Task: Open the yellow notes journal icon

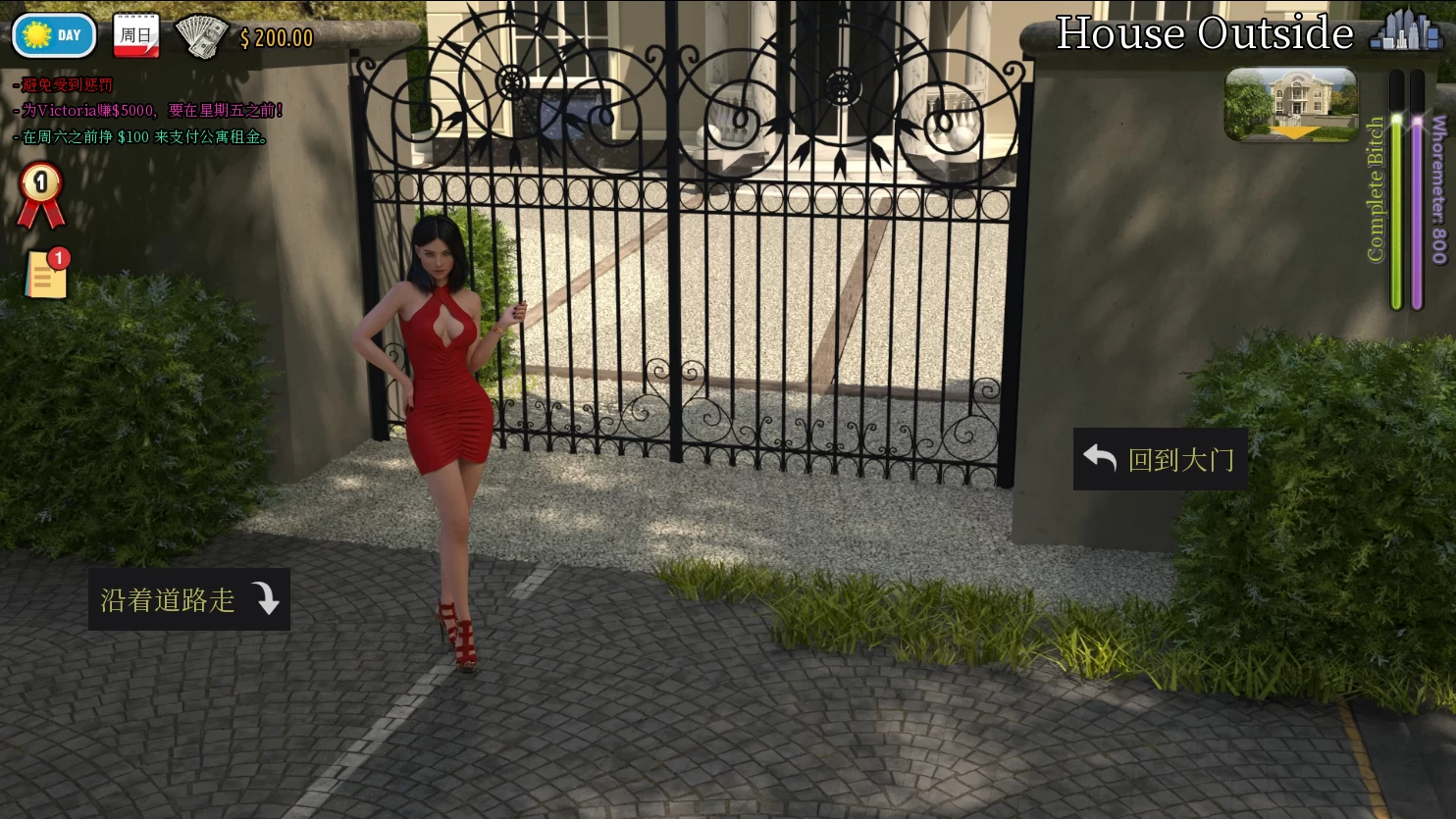Action: tap(47, 274)
